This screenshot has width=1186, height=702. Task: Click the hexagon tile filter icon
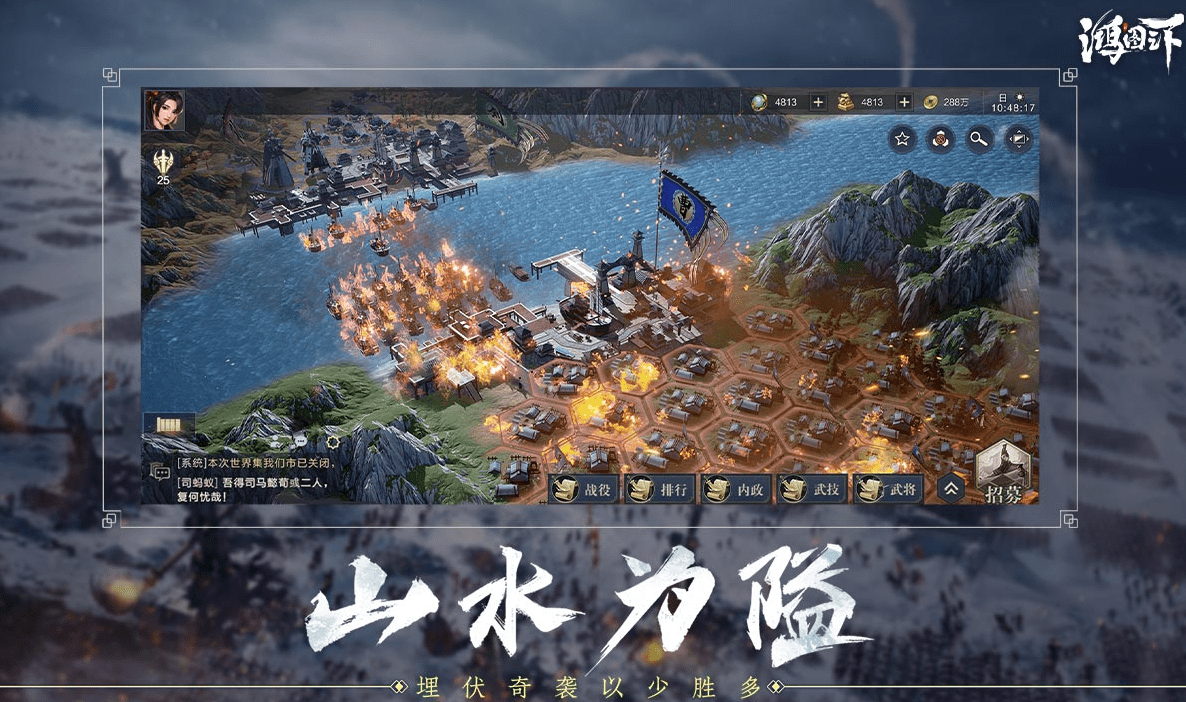point(940,139)
